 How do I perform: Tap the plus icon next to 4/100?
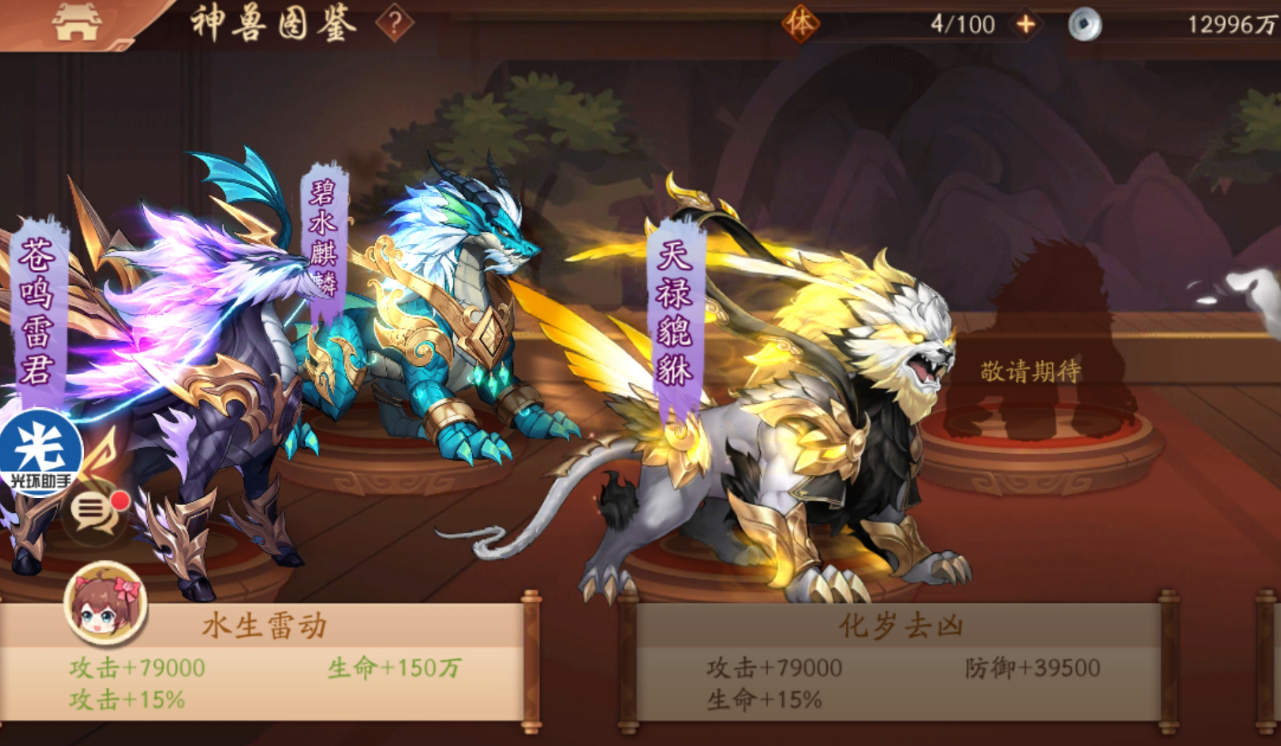pos(1022,24)
